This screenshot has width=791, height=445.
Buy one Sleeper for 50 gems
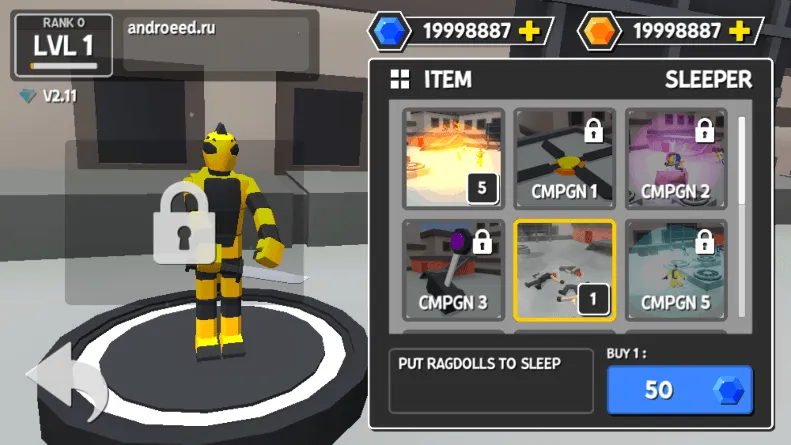[679, 390]
